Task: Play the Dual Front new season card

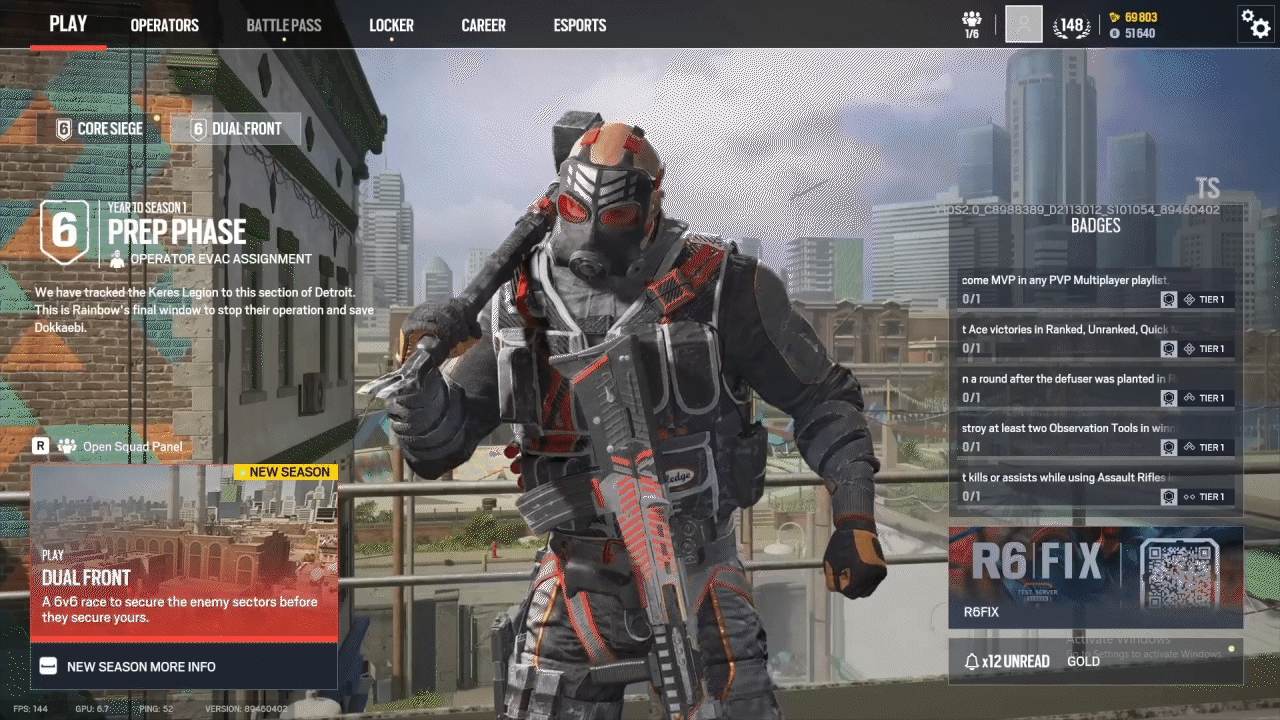Action: pyautogui.click(x=184, y=553)
